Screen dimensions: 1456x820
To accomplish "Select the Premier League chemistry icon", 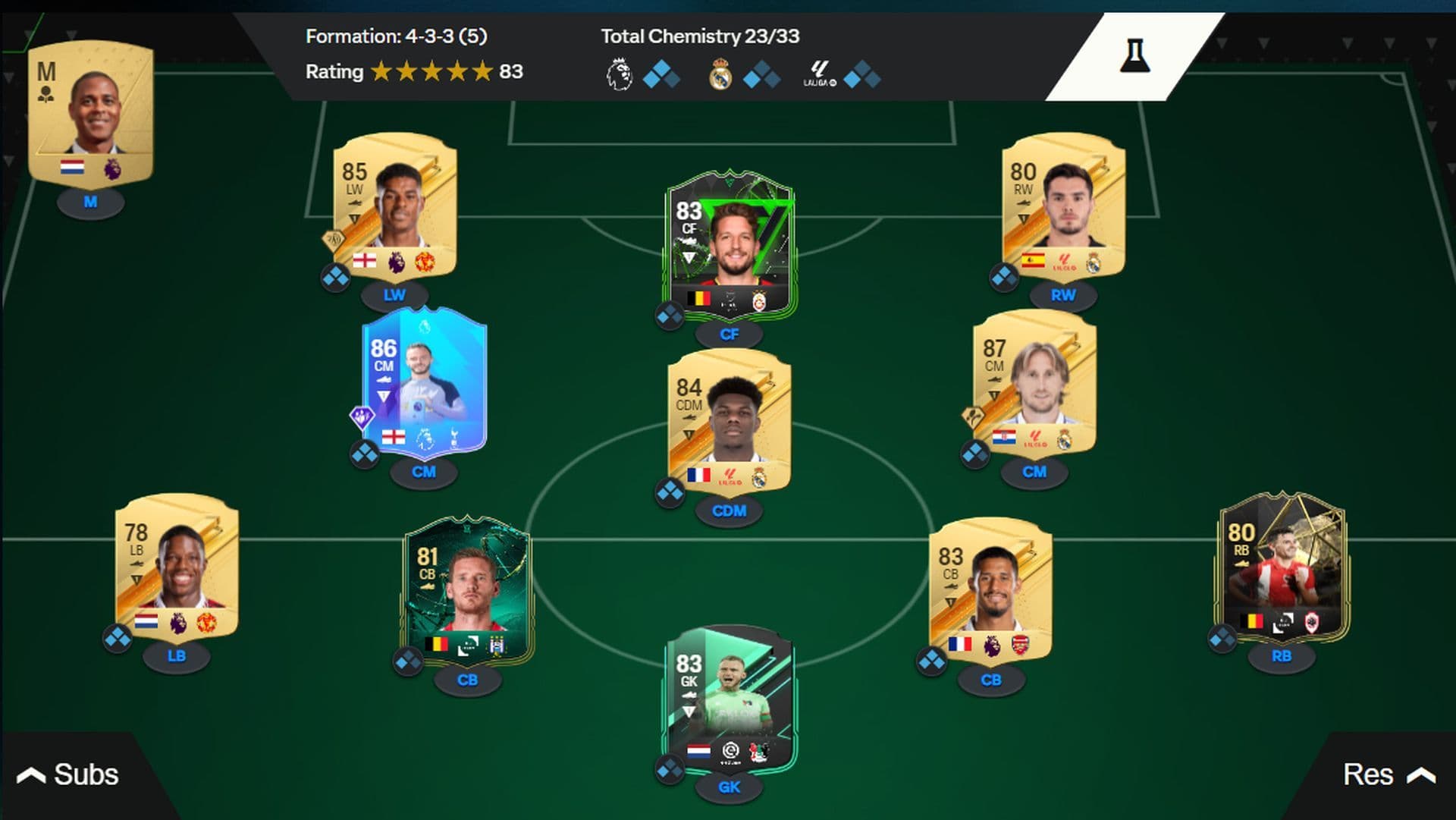I will coord(620,71).
